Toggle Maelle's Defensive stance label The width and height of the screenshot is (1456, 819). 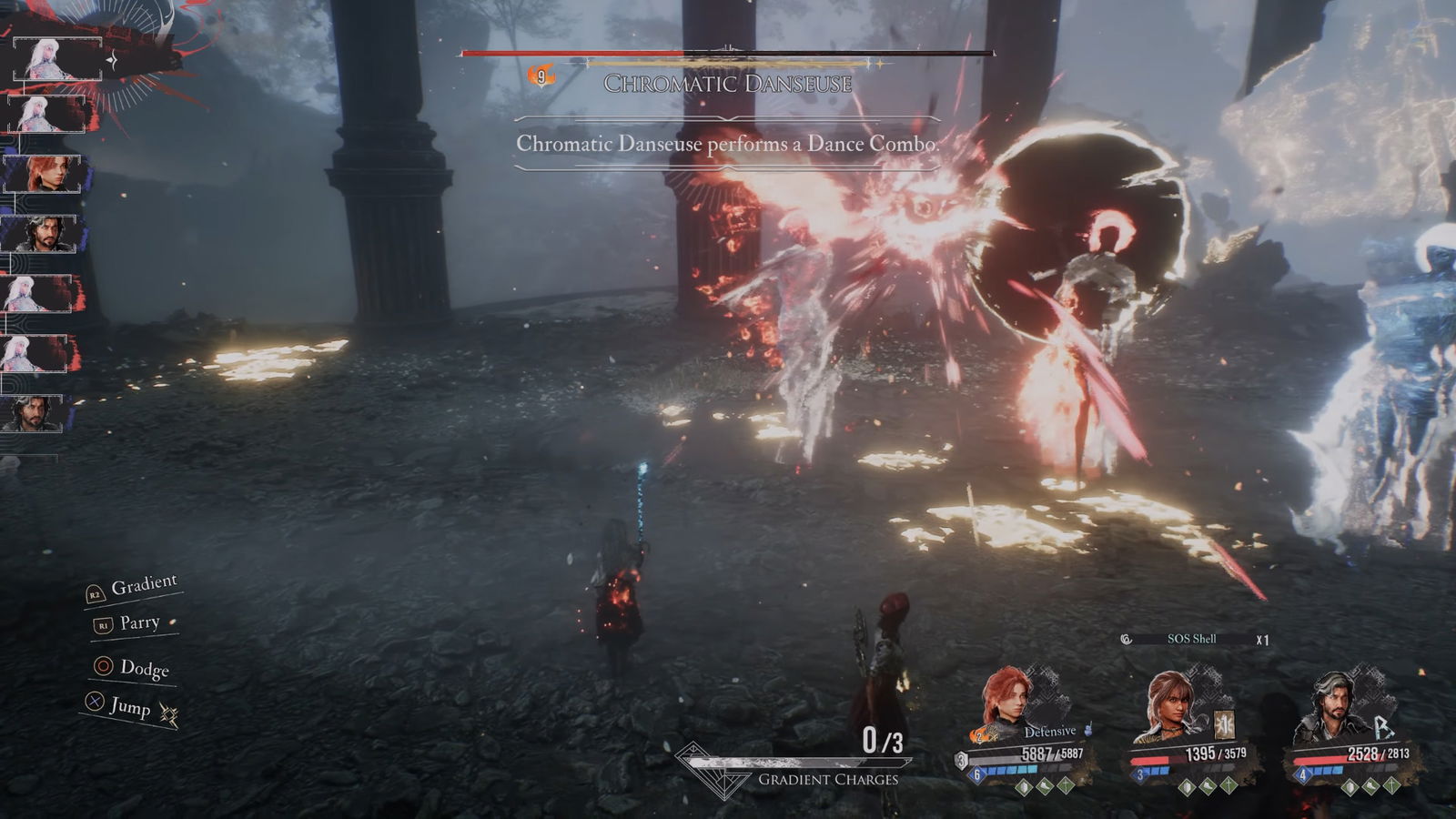pos(1049,732)
